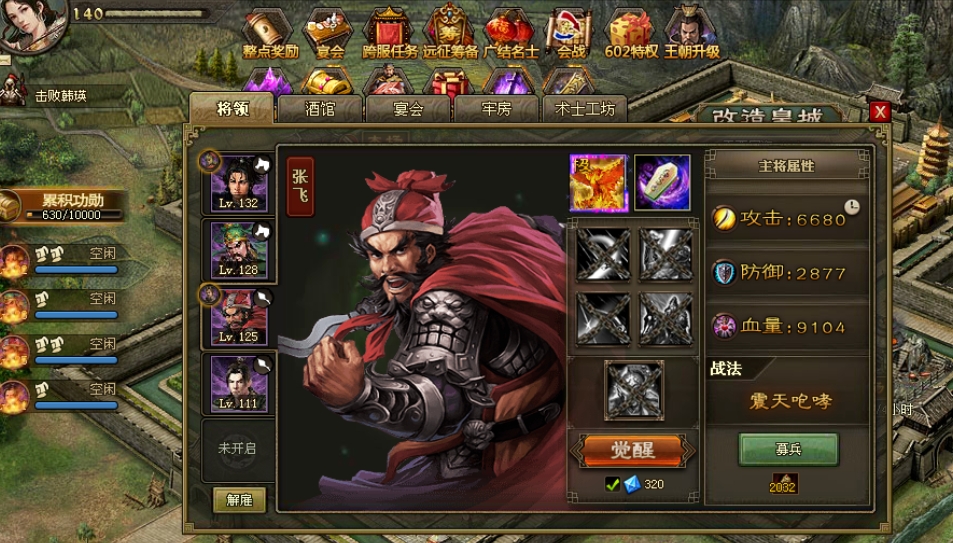
Task: Select the Lv. 132 general portrait
Action: [239, 182]
